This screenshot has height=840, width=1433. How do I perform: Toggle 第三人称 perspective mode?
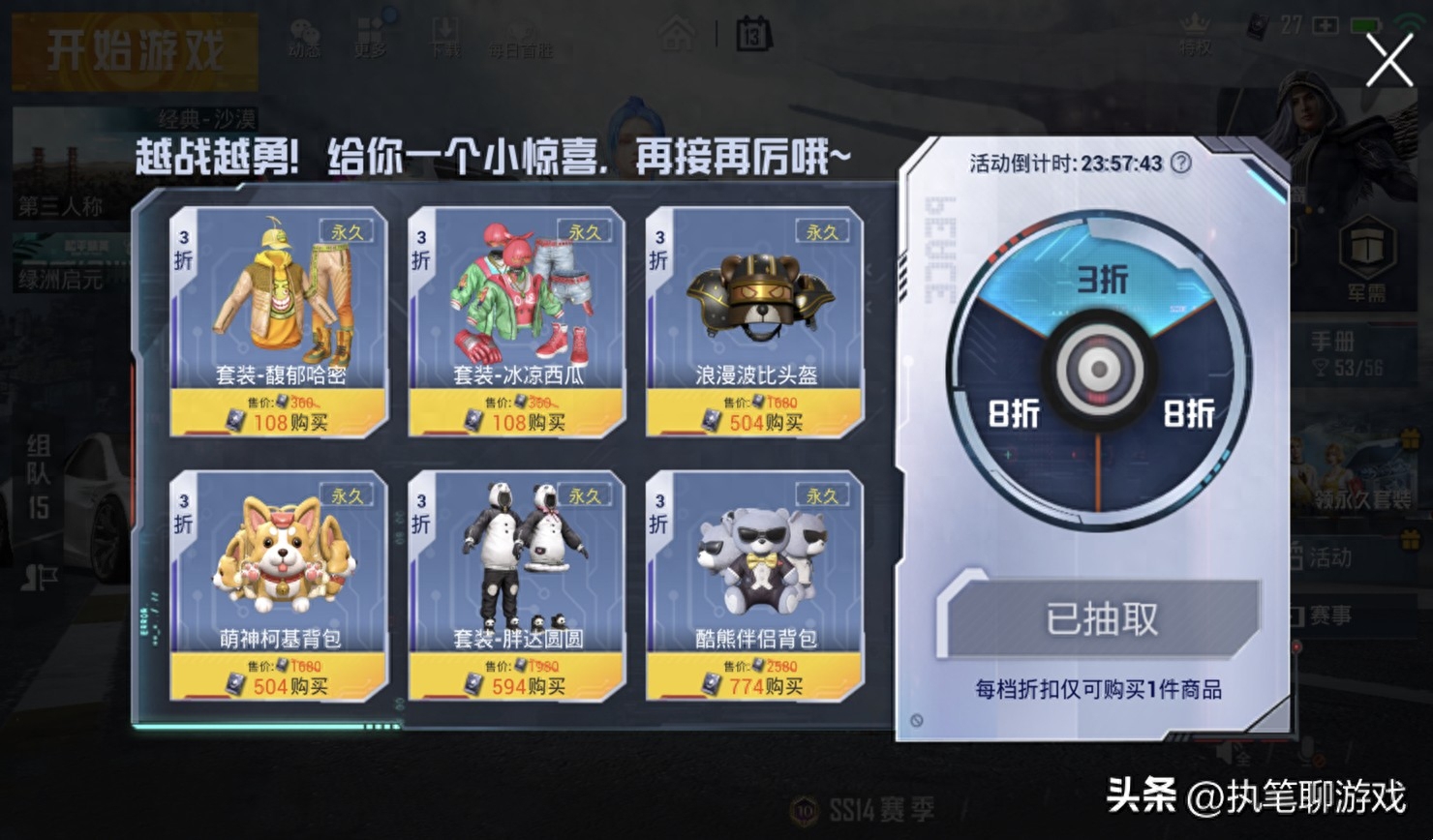(60, 207)
